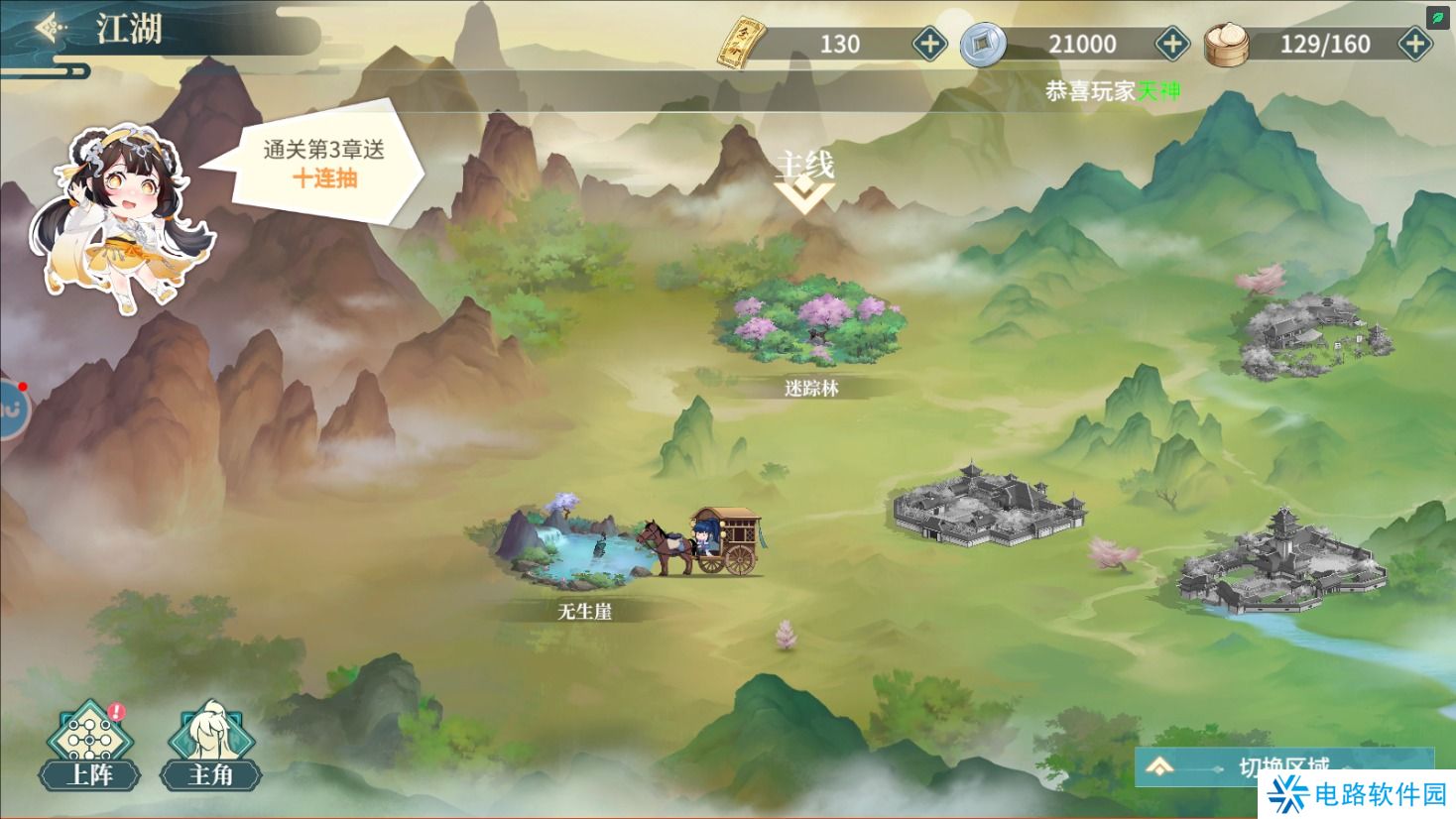Click plus to buy more tickets
Viewport: 1456px width, 819px height.
[x=927, y=44]
